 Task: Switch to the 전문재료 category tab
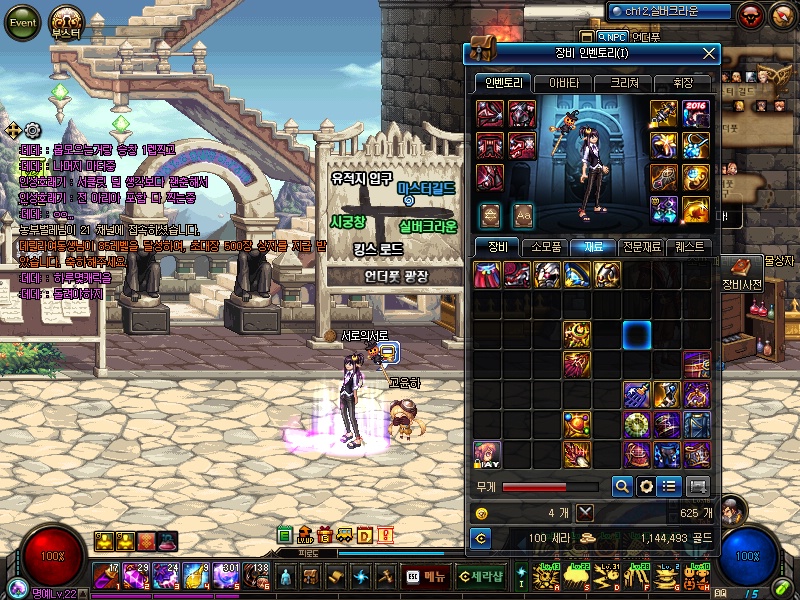point(640,246)
